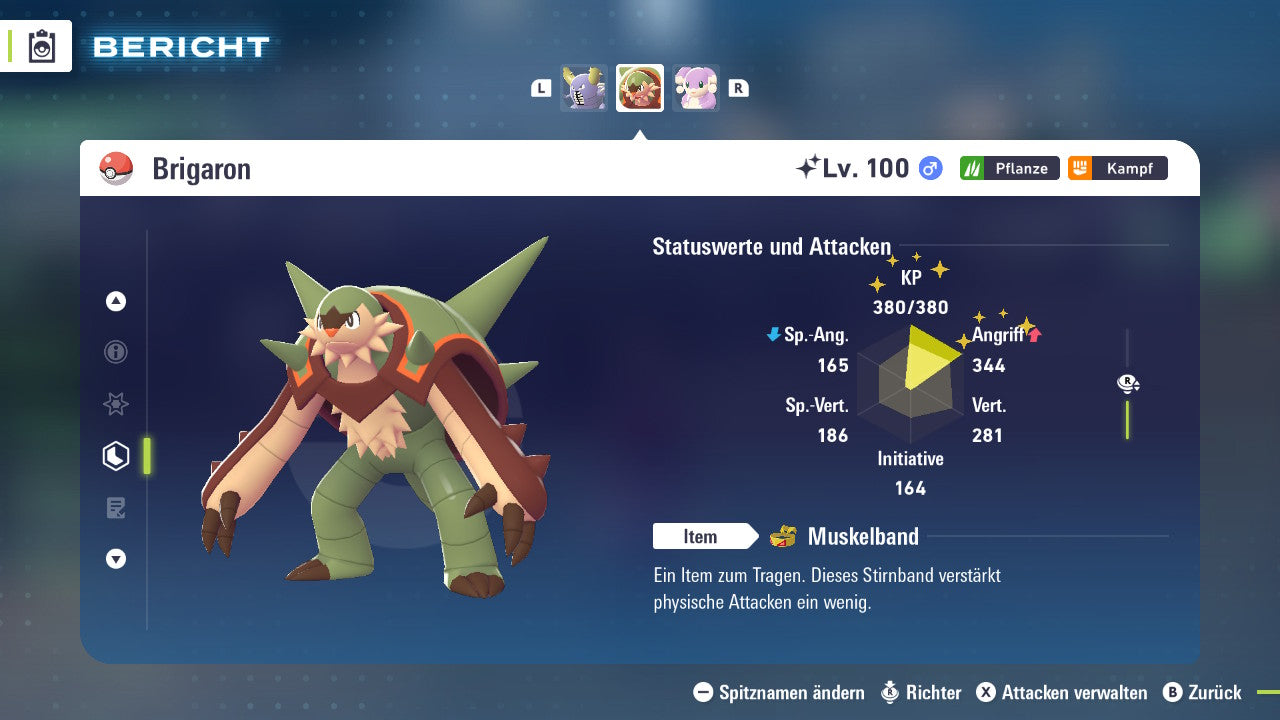1280x720 pixels.
Task: Click the Pflanze type badge
Action: [1009, 168]
